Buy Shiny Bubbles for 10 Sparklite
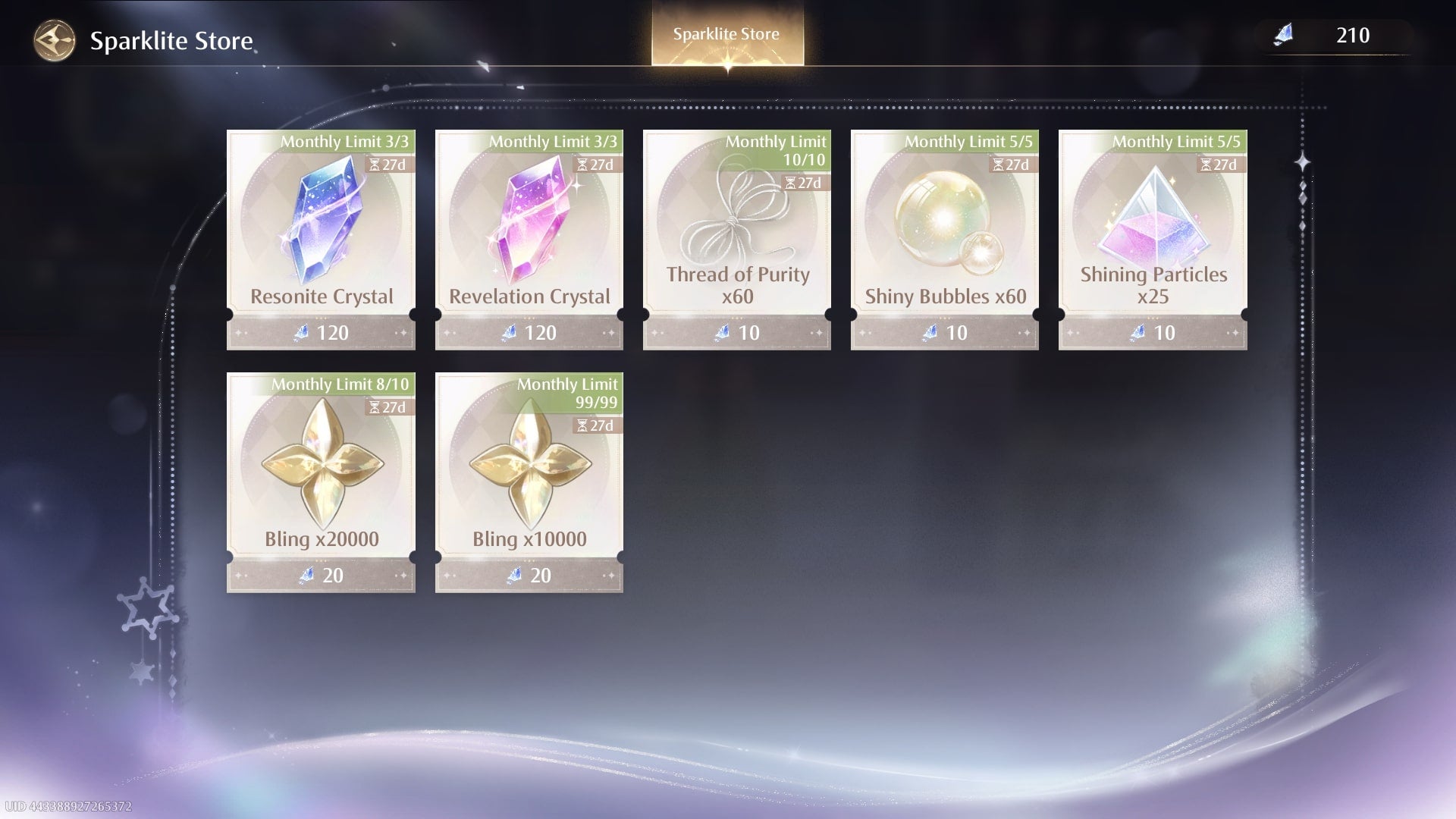 click(944, 332)
